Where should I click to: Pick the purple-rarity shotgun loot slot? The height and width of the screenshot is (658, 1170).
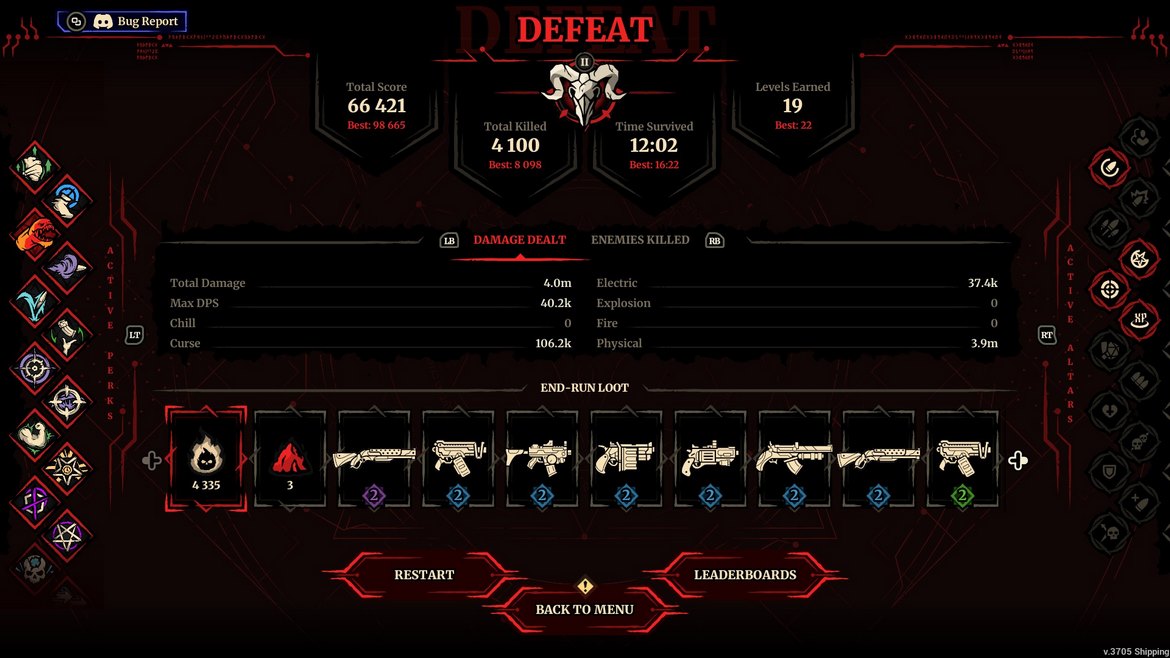374,459
